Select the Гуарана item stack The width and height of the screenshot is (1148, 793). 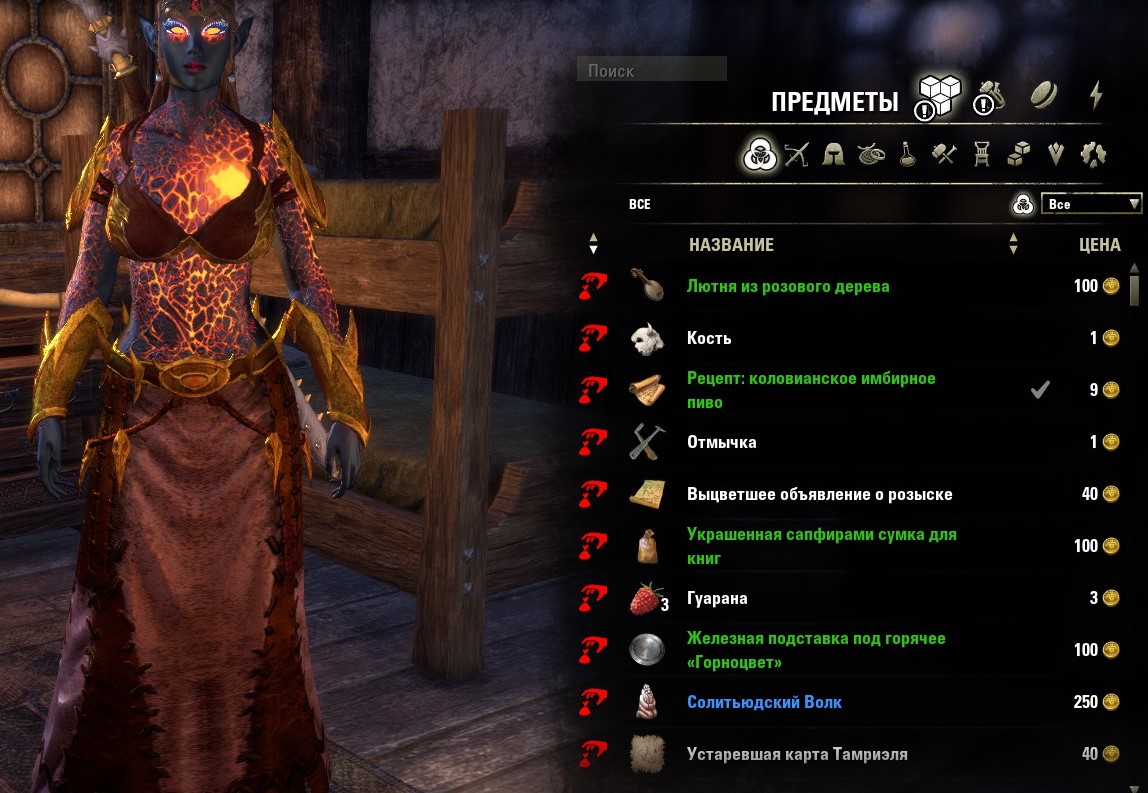pos(717,598)
